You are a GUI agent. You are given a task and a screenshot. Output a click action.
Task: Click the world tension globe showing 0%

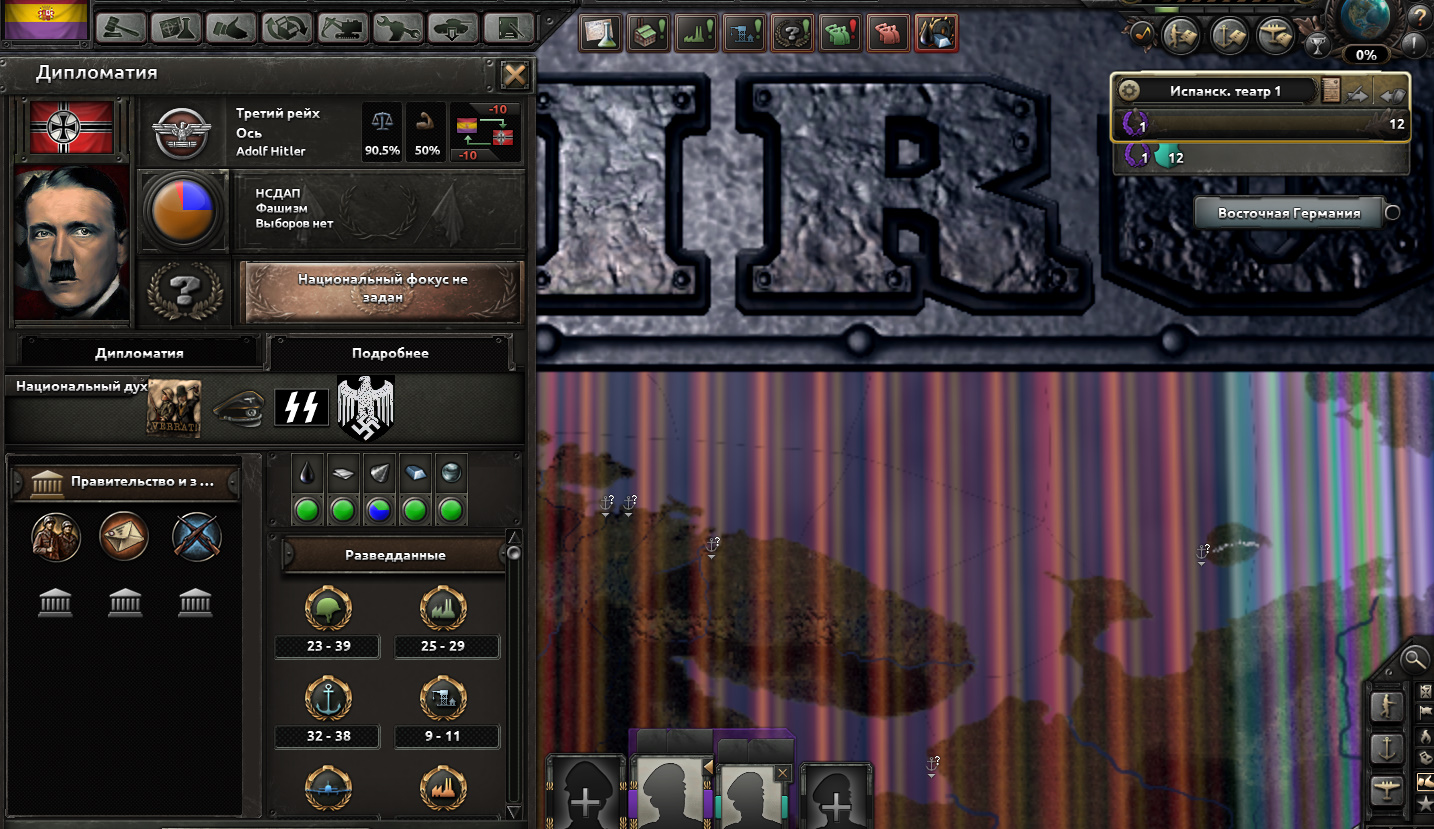tap(1364, 28)
